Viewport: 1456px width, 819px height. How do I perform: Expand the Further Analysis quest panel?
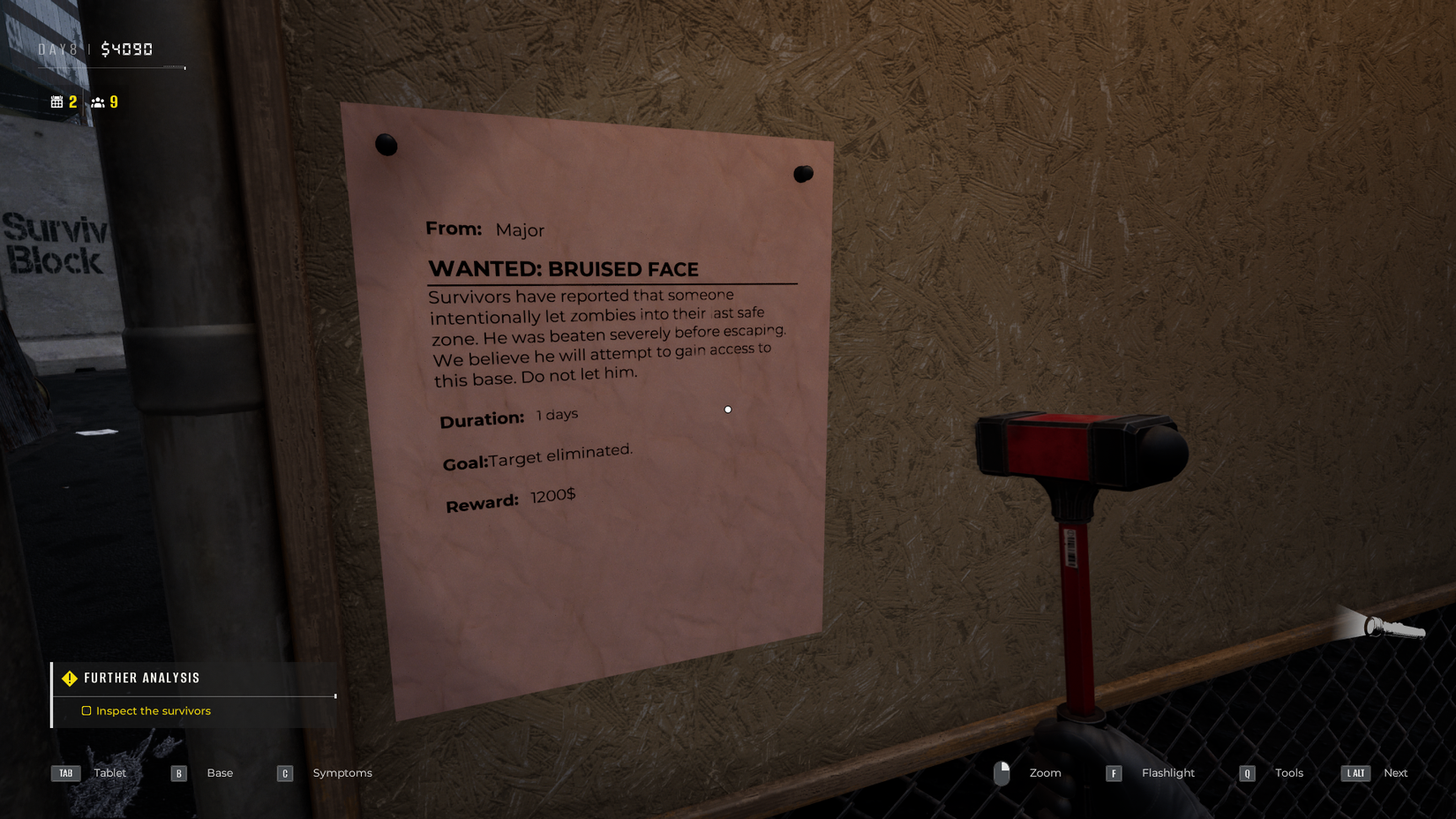pyautogui.click(x=143, y=678)
